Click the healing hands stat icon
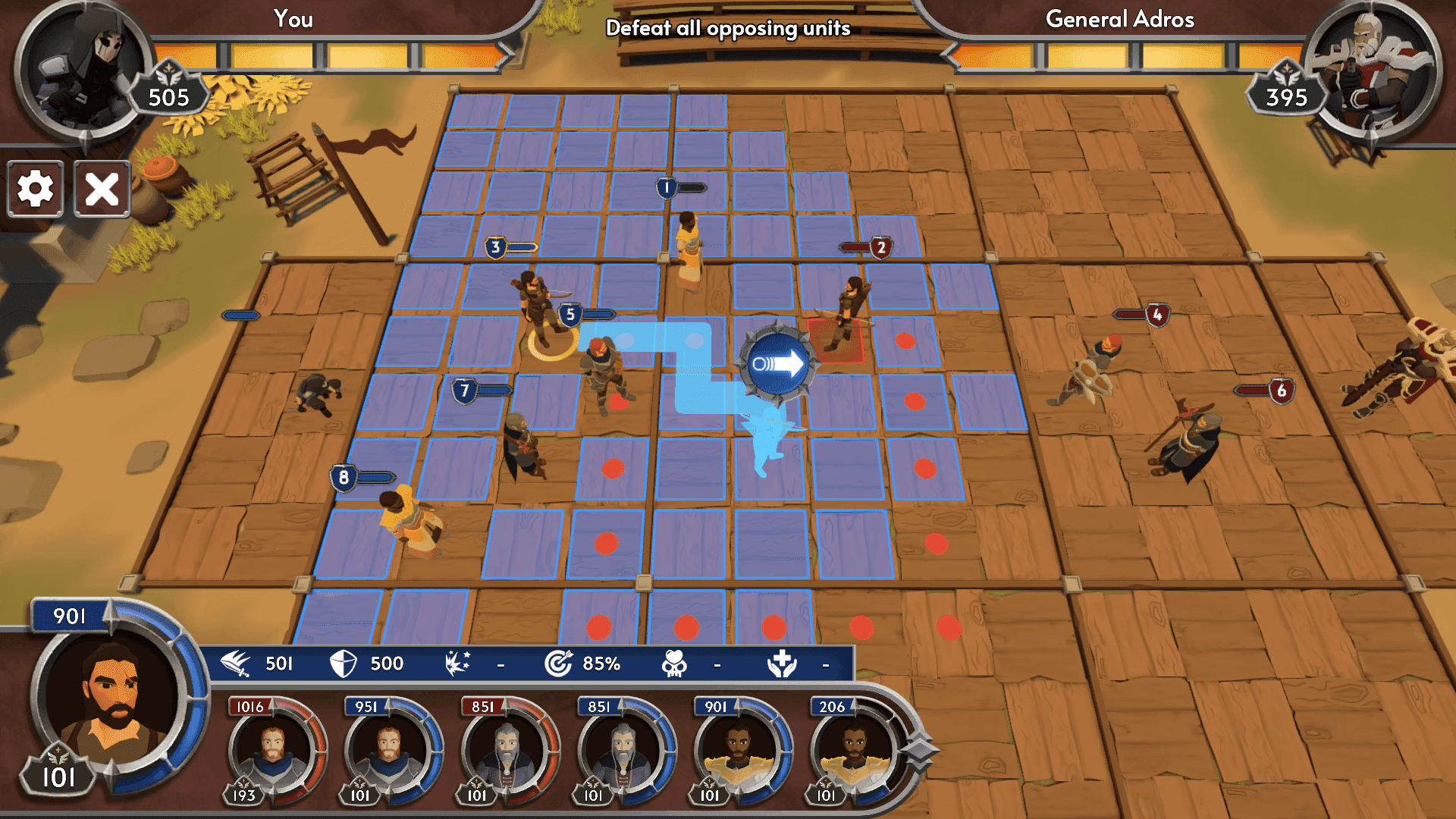1456x819 pixels. [783, 662]
